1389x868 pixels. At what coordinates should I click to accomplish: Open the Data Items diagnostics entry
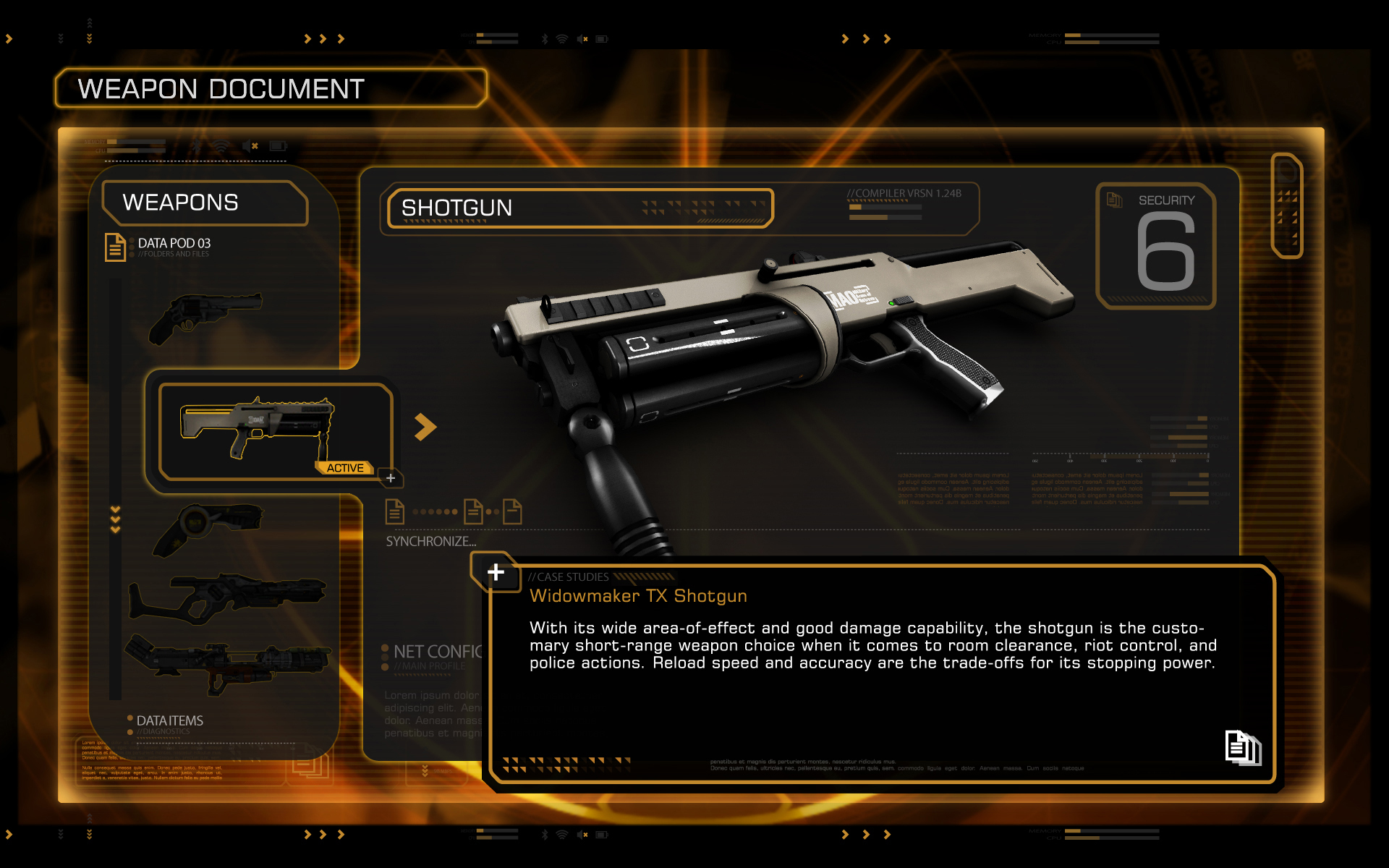169,722
